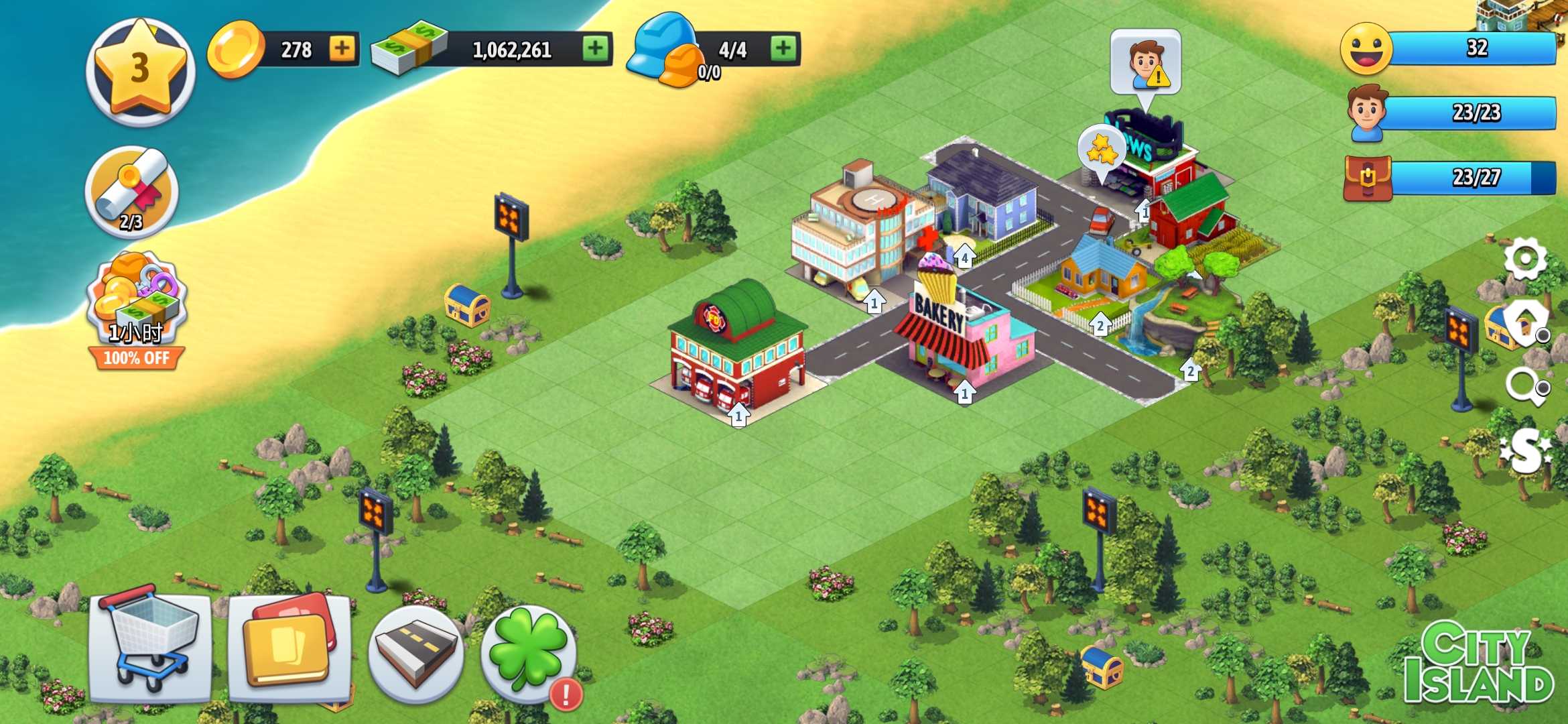
Task: Open the quest scroll showing 2/3
Action: pyautogui.click(x=132, y=192)
